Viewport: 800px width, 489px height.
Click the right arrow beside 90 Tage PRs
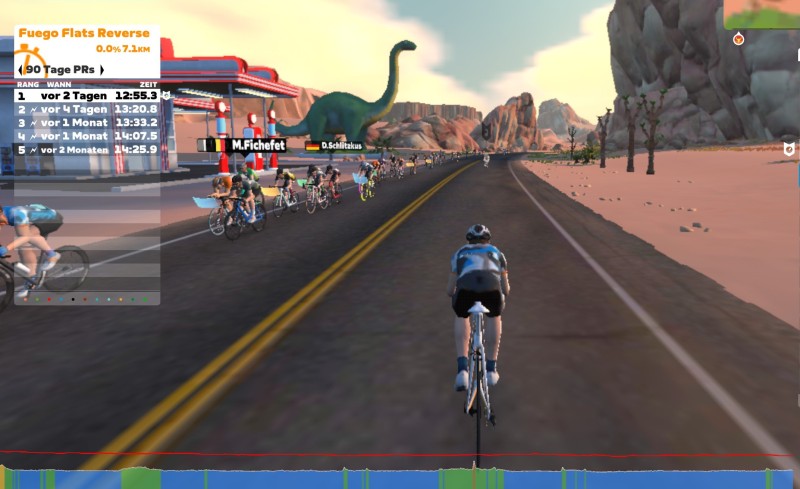click(x=101, y=69)
